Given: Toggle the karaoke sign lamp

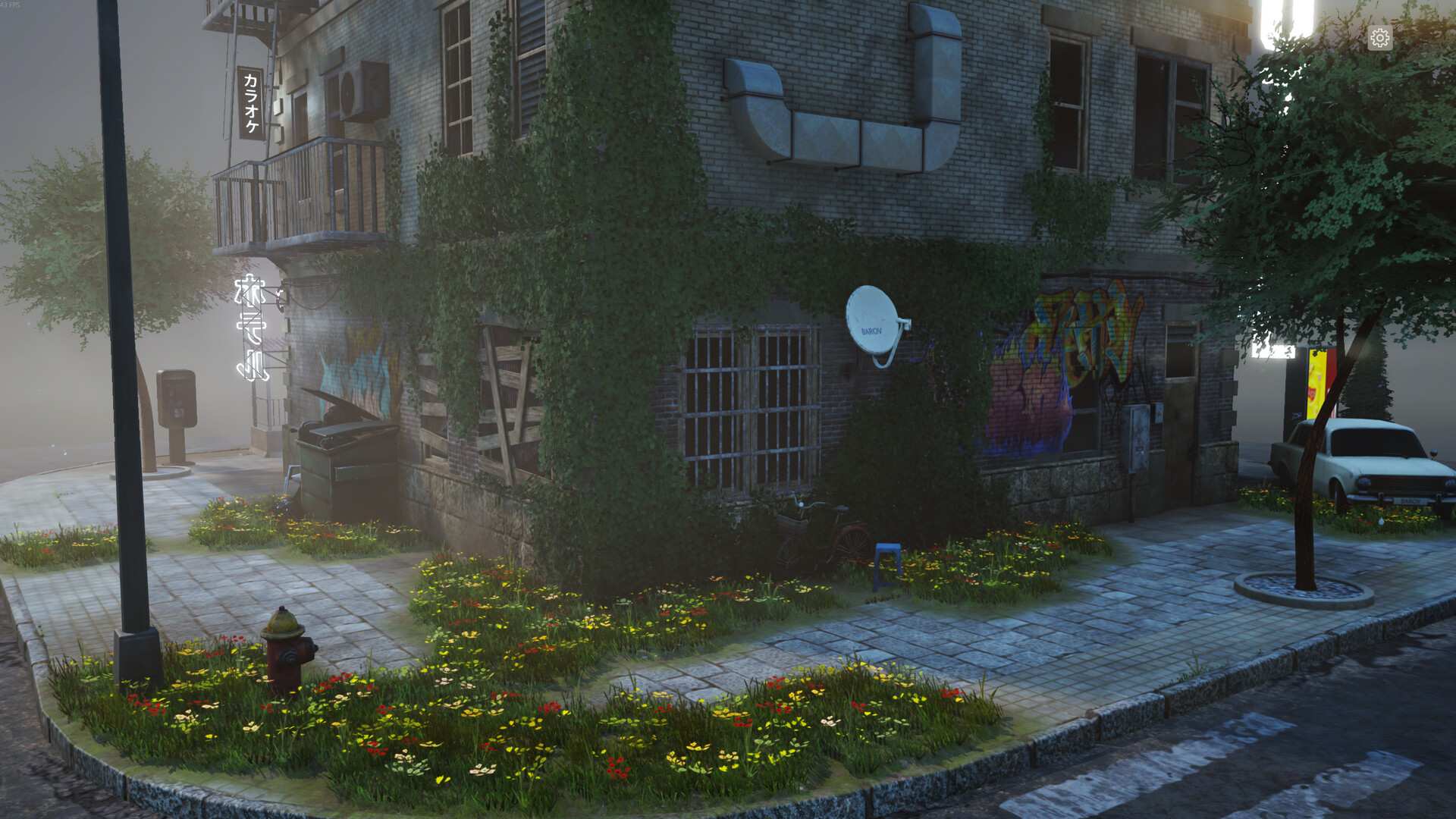Looking at the screenshot, I should 250,102.
